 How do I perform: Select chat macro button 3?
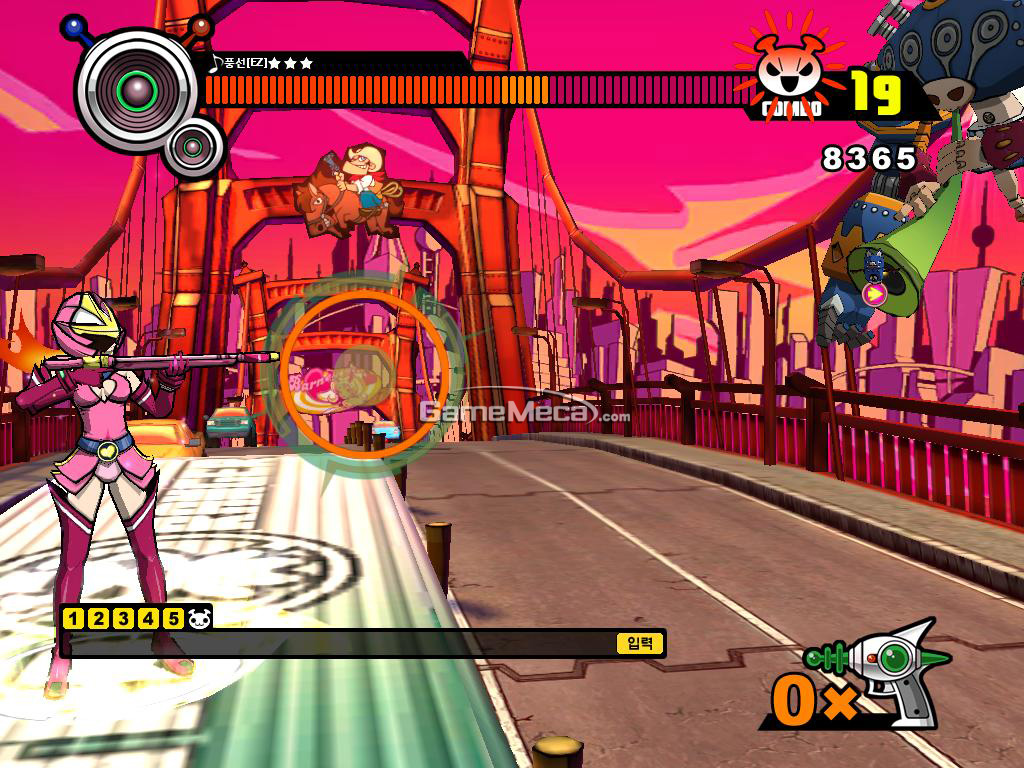pyautogui.click(x=123, y=618)
